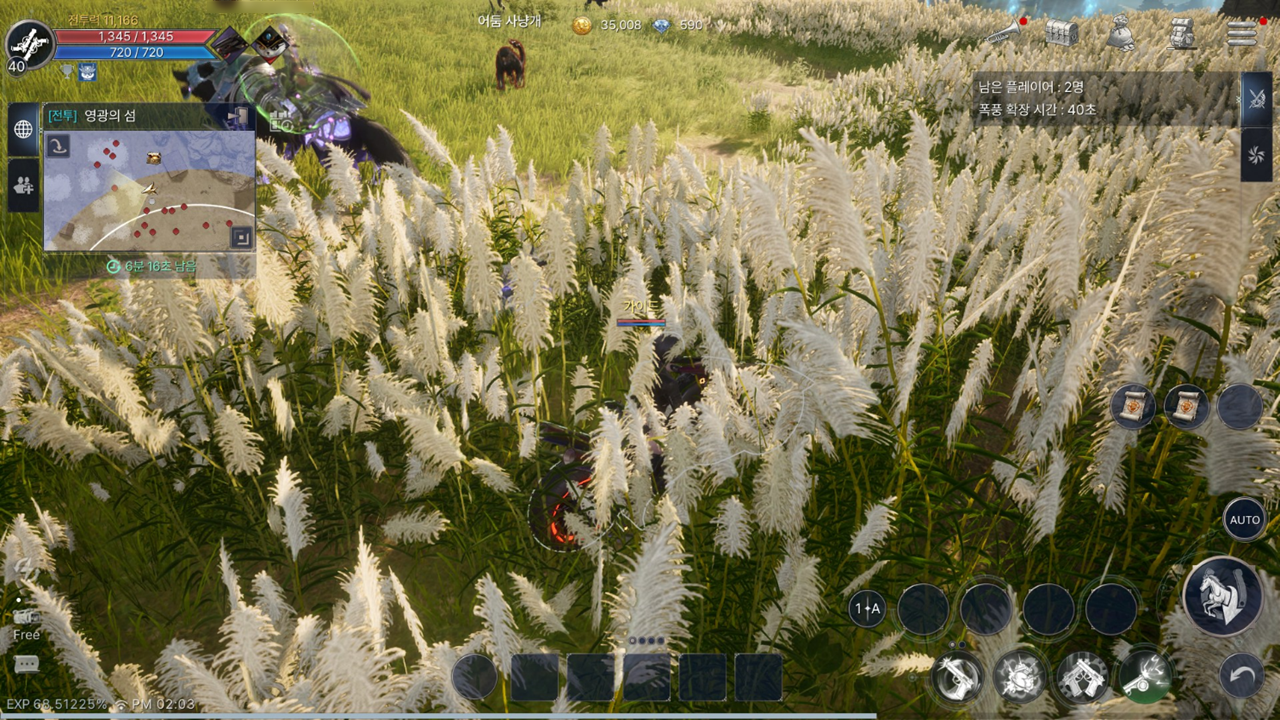Image resolution: width=1280 pixels, height=720 pixels.
Task: Tap the crossed swords side tab
Action: click(x=1256, y=99)
